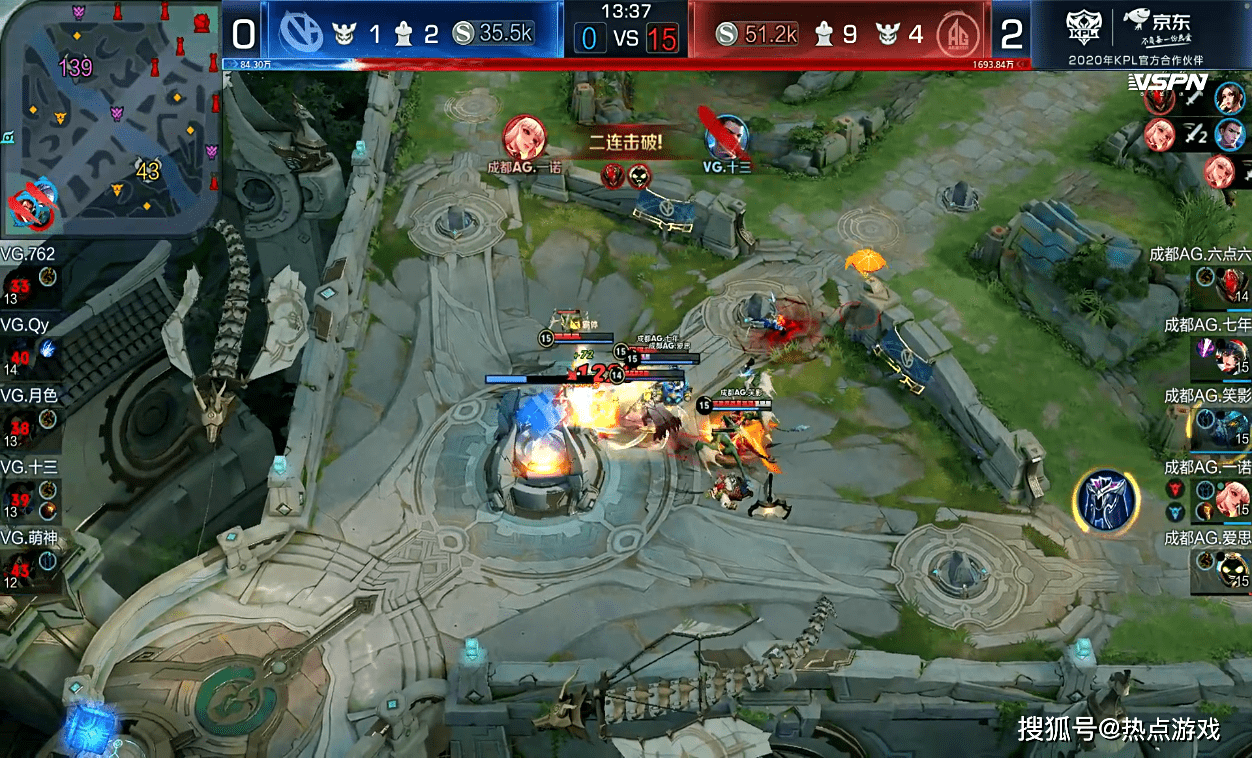Click the 成都AG.一诺 killer portrait in kill banner
Screen dimensions: 1252x758
coord(524,137)
